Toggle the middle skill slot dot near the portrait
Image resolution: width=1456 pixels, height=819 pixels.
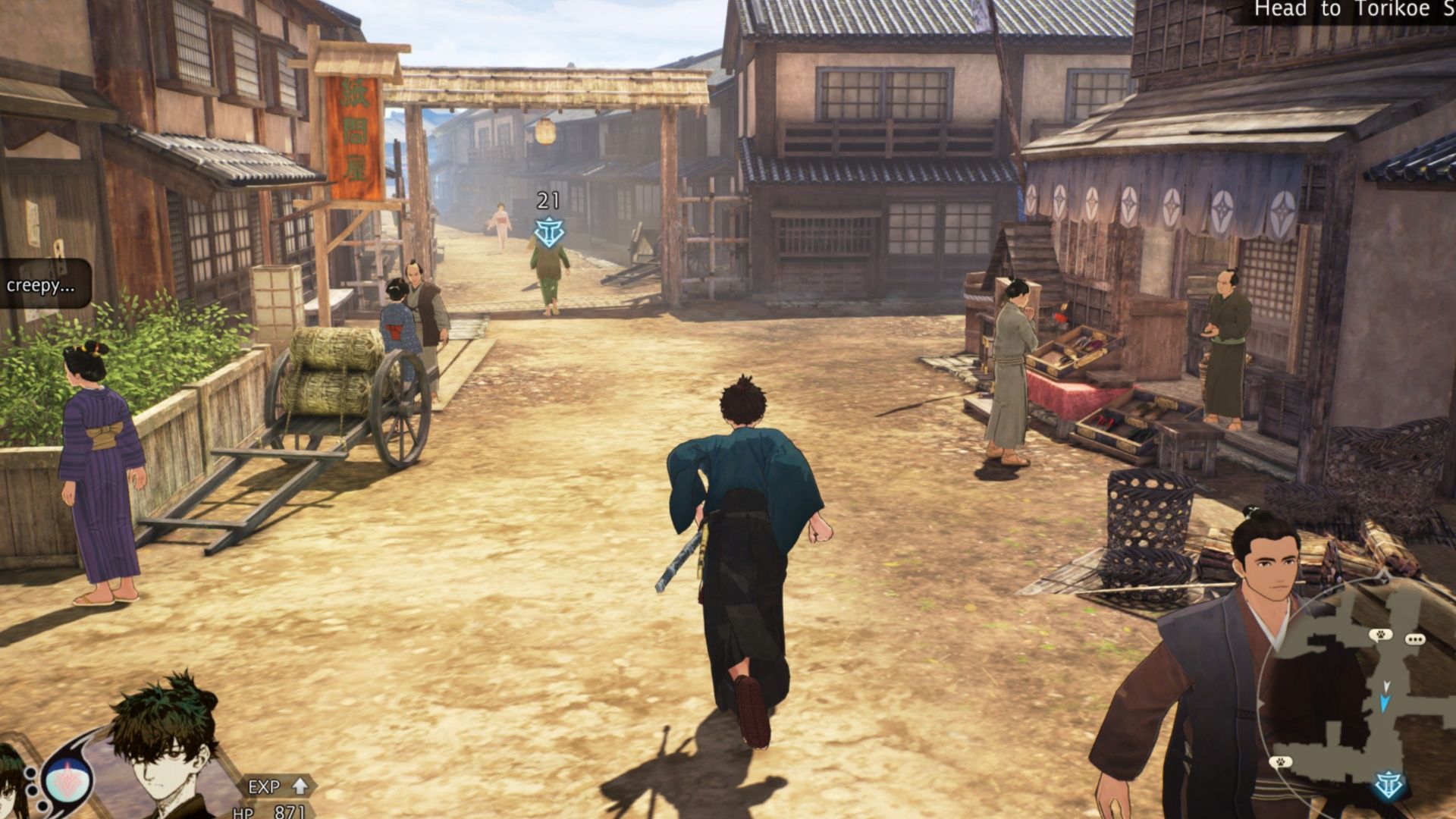pyautogui.click(x=32, y=792)
